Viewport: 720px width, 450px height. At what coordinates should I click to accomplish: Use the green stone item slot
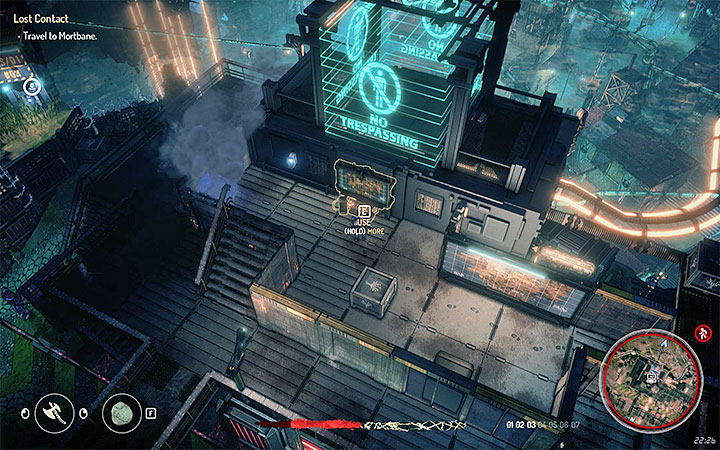click(x=122, y=413)
